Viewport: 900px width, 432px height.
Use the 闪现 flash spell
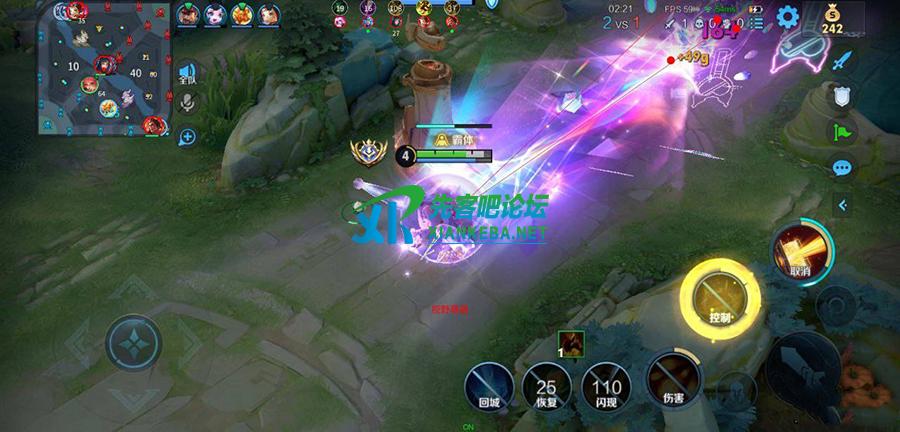(x=607, y=385)
